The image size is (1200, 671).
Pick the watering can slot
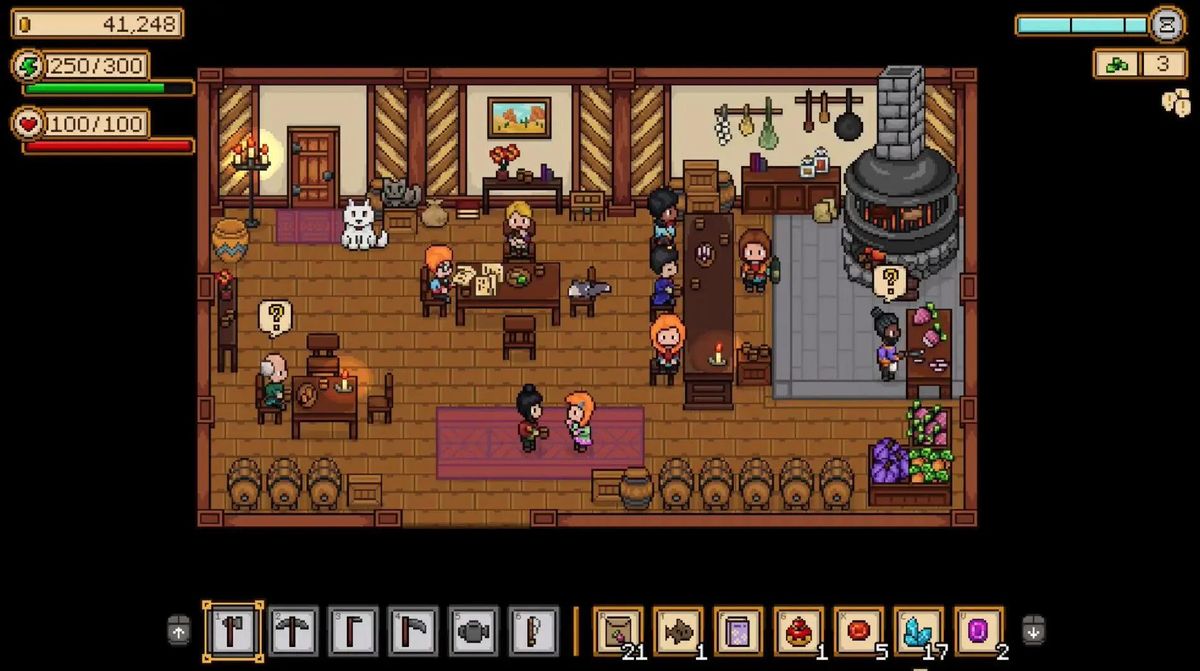473,631
